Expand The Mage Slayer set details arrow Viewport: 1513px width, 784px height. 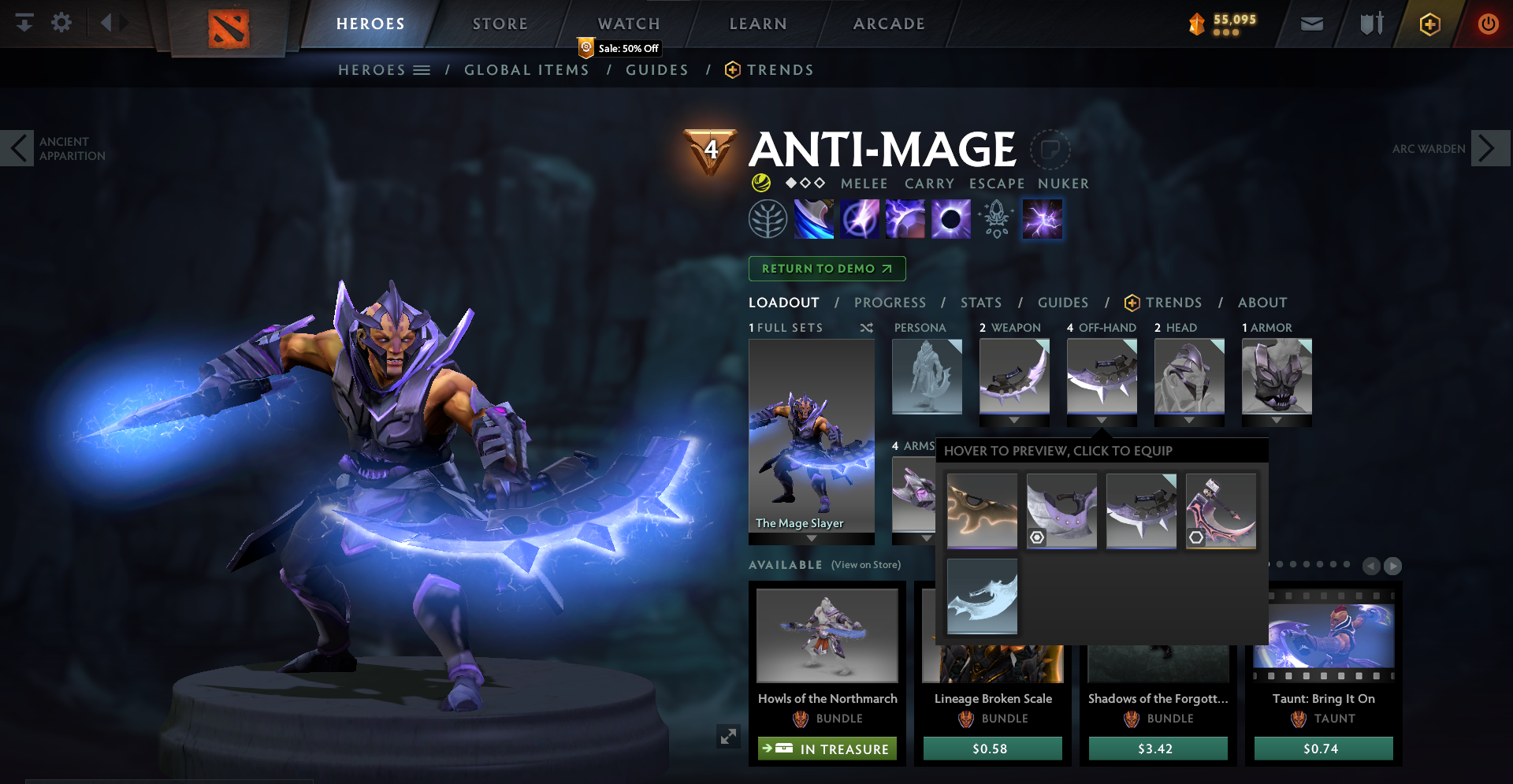point(811,536)
